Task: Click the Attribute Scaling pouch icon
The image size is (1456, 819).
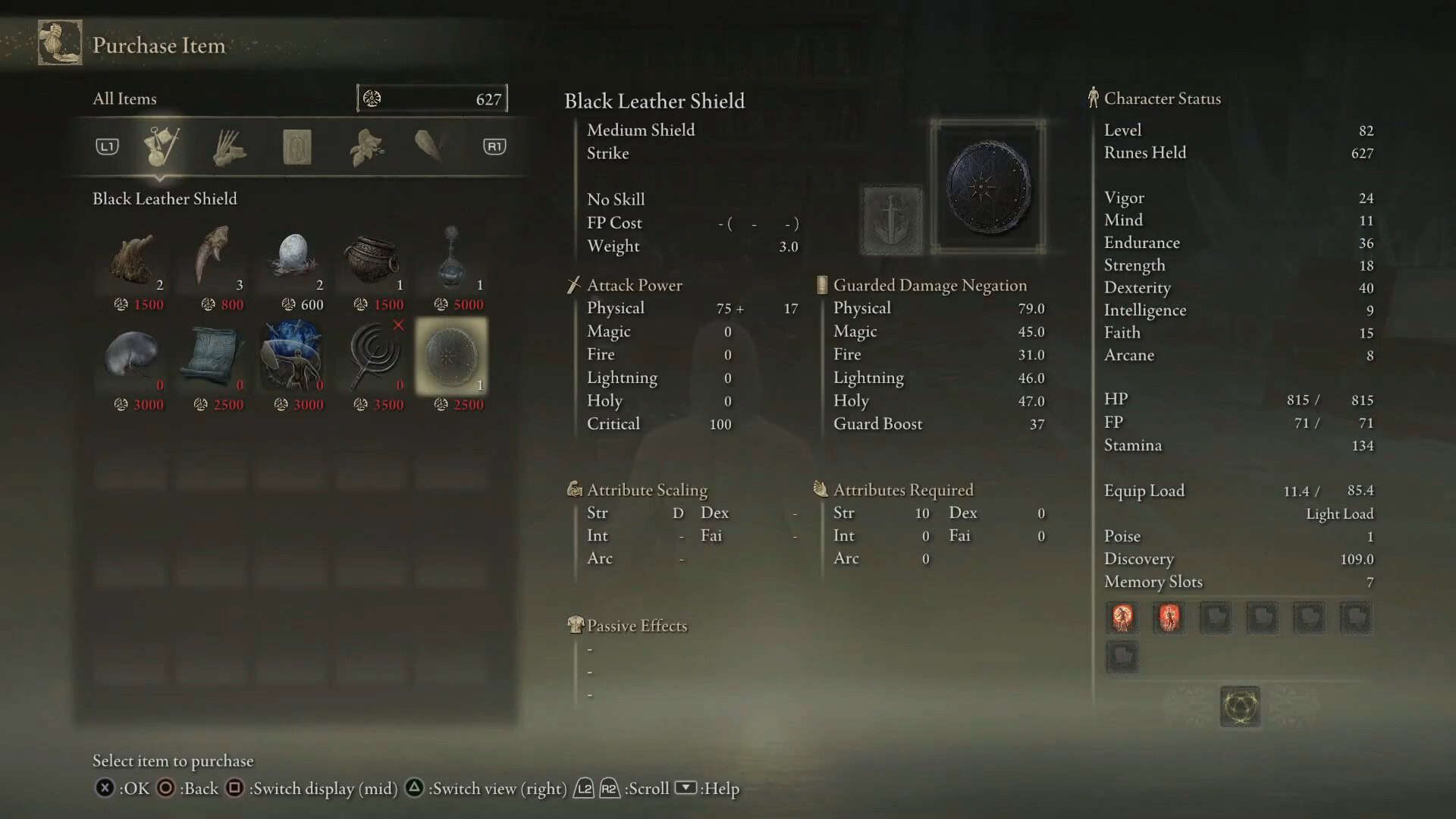Action: click(x=574, y=490)
